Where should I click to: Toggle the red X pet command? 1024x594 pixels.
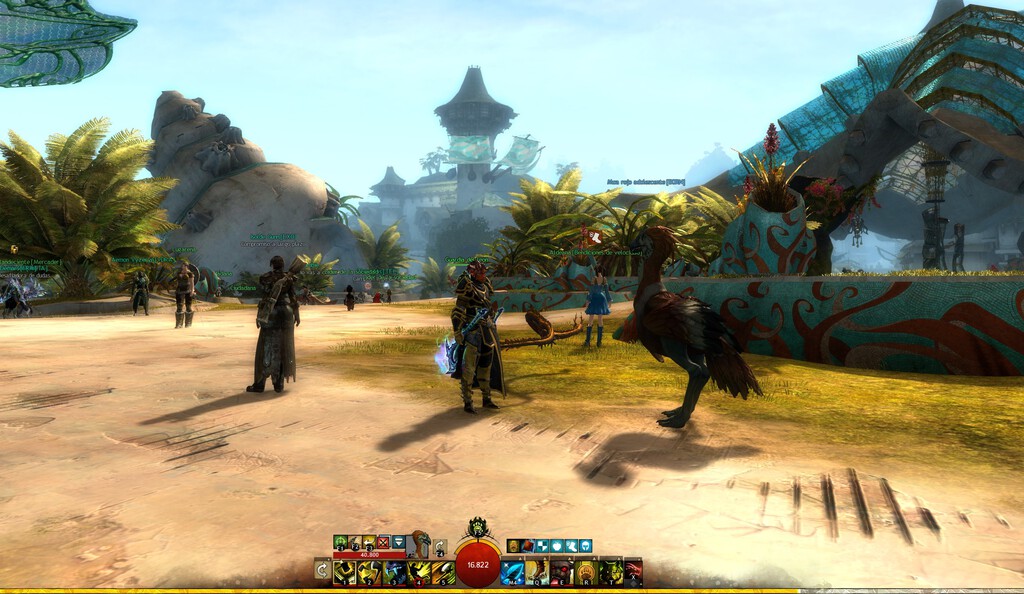pyautogui.click(x=382, y=542)
